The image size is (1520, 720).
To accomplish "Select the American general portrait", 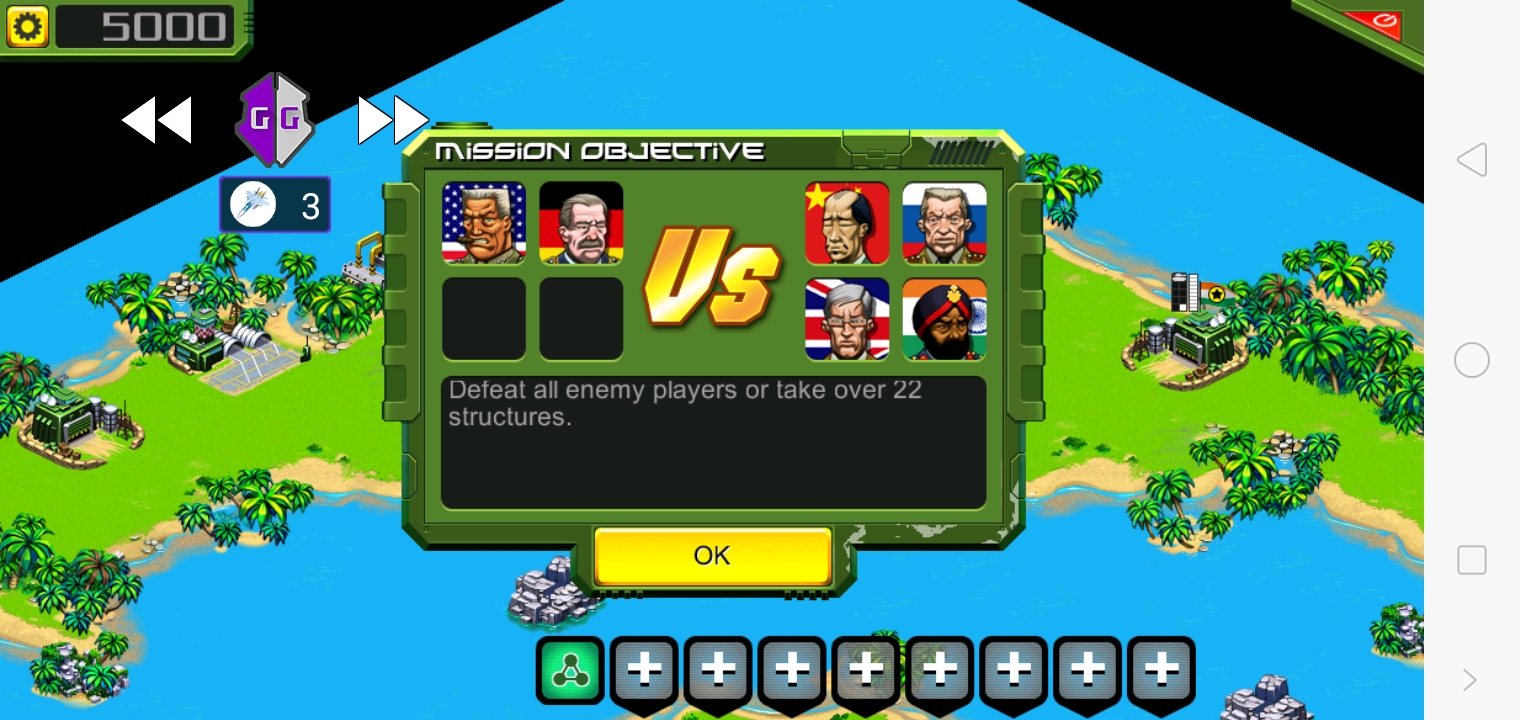I will (x=484, y=223).
